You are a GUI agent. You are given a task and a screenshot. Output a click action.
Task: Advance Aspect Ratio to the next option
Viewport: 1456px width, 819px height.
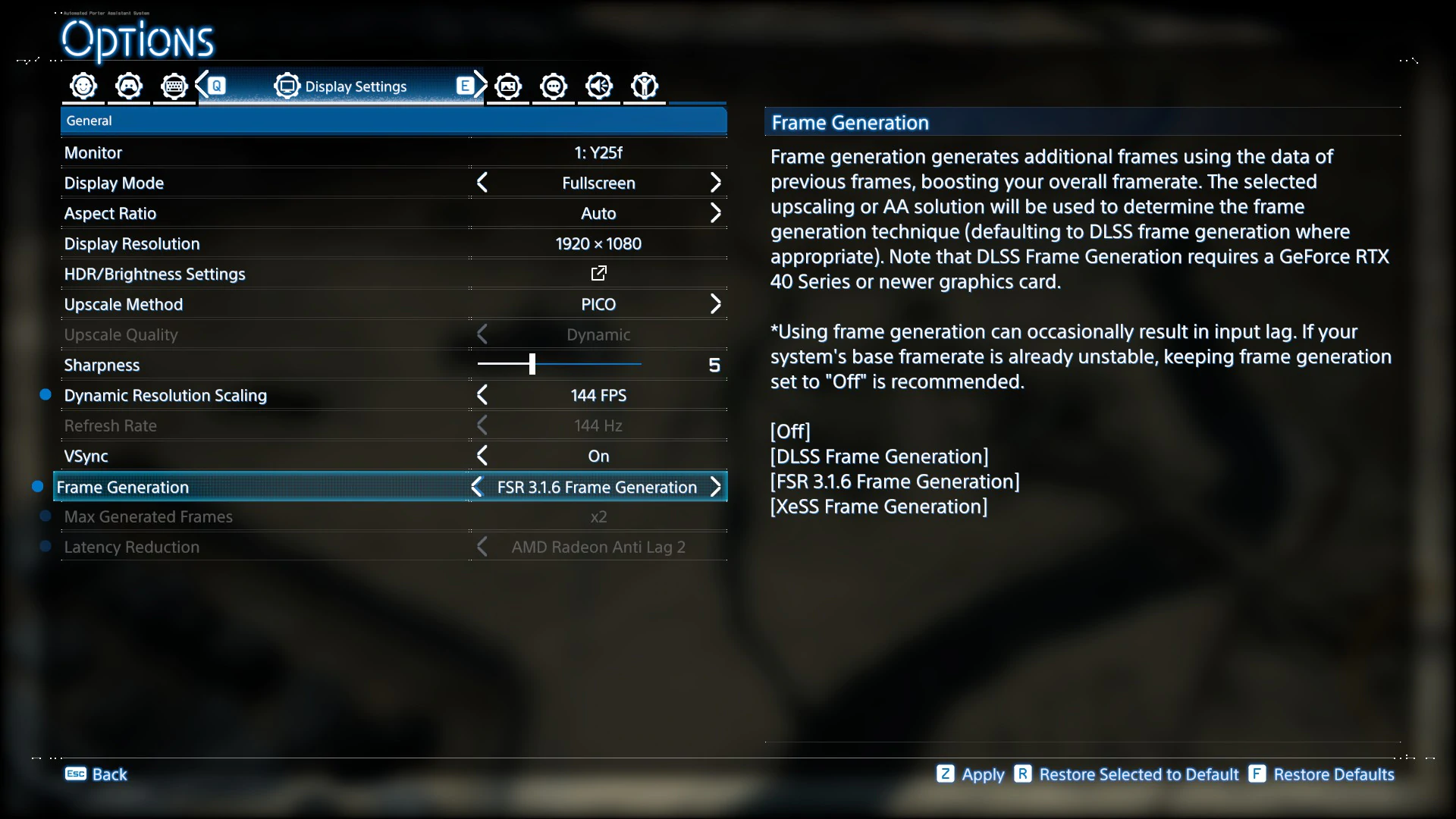pyautogui.click(x=715, y=213)
